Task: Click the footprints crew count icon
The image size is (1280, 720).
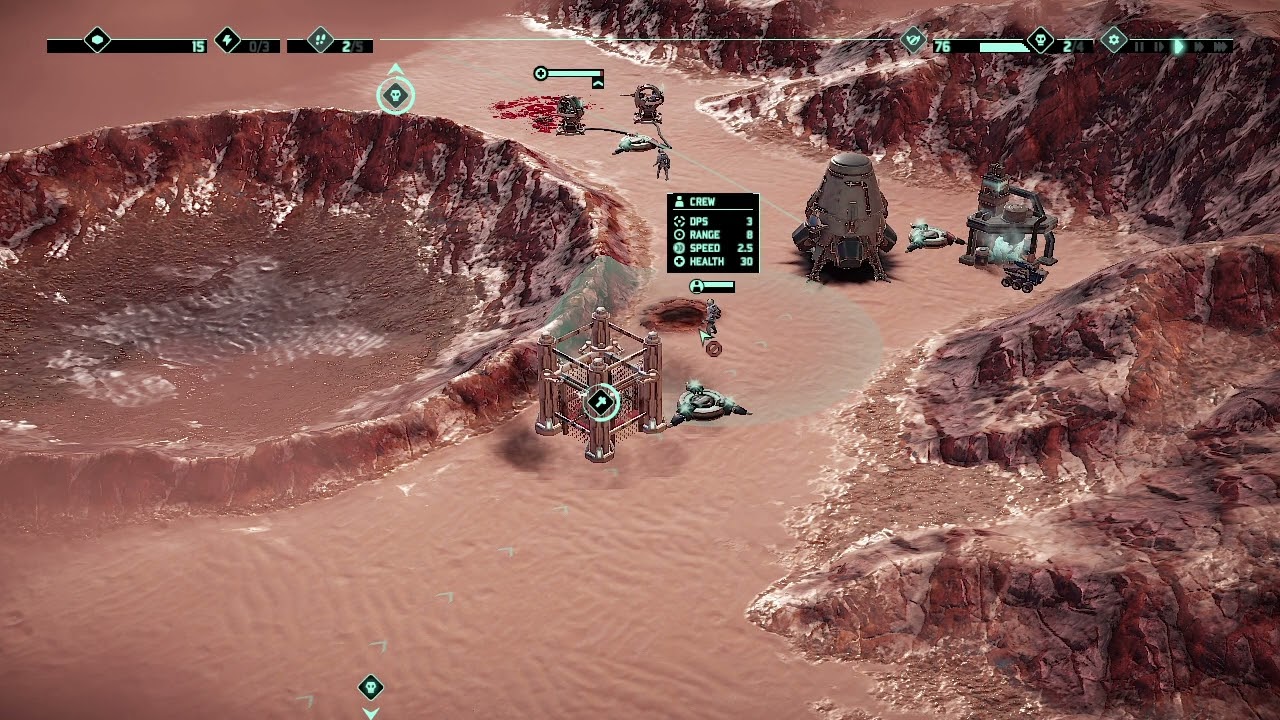Action: click(319, 41)
